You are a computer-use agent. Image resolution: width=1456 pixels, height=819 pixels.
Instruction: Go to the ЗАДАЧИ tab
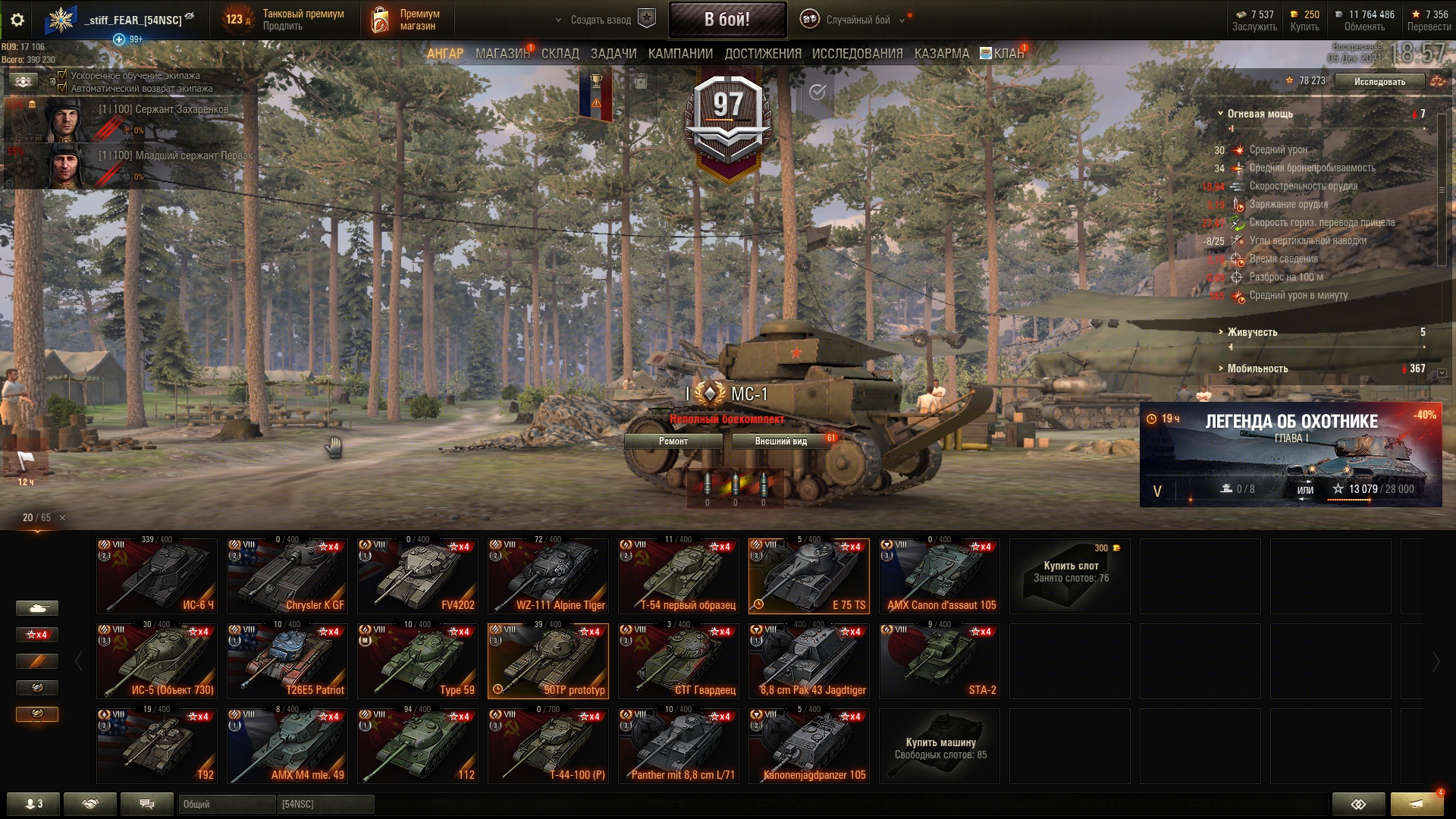coord(613,54)
